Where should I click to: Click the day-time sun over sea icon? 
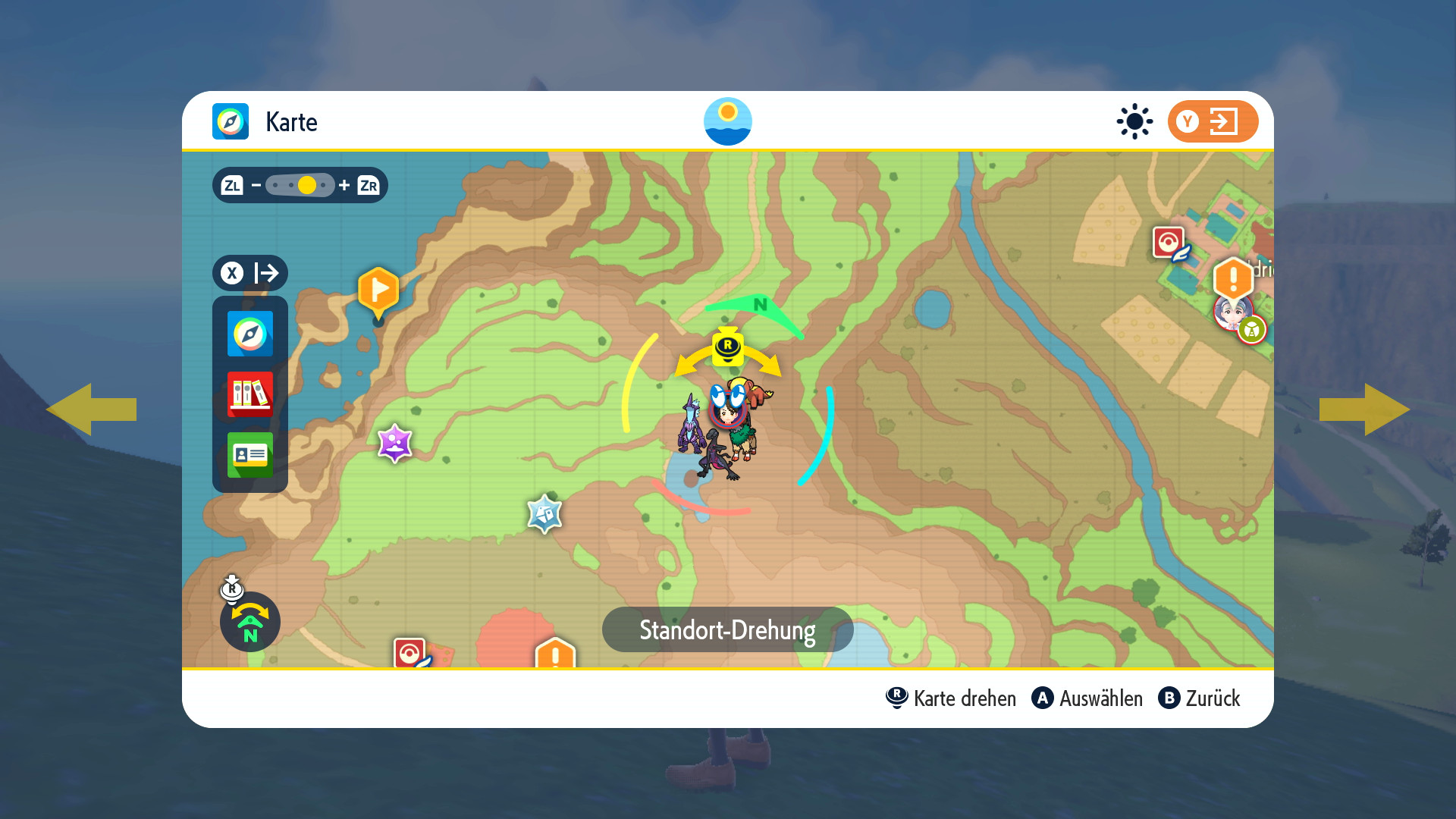coord(727,121)
